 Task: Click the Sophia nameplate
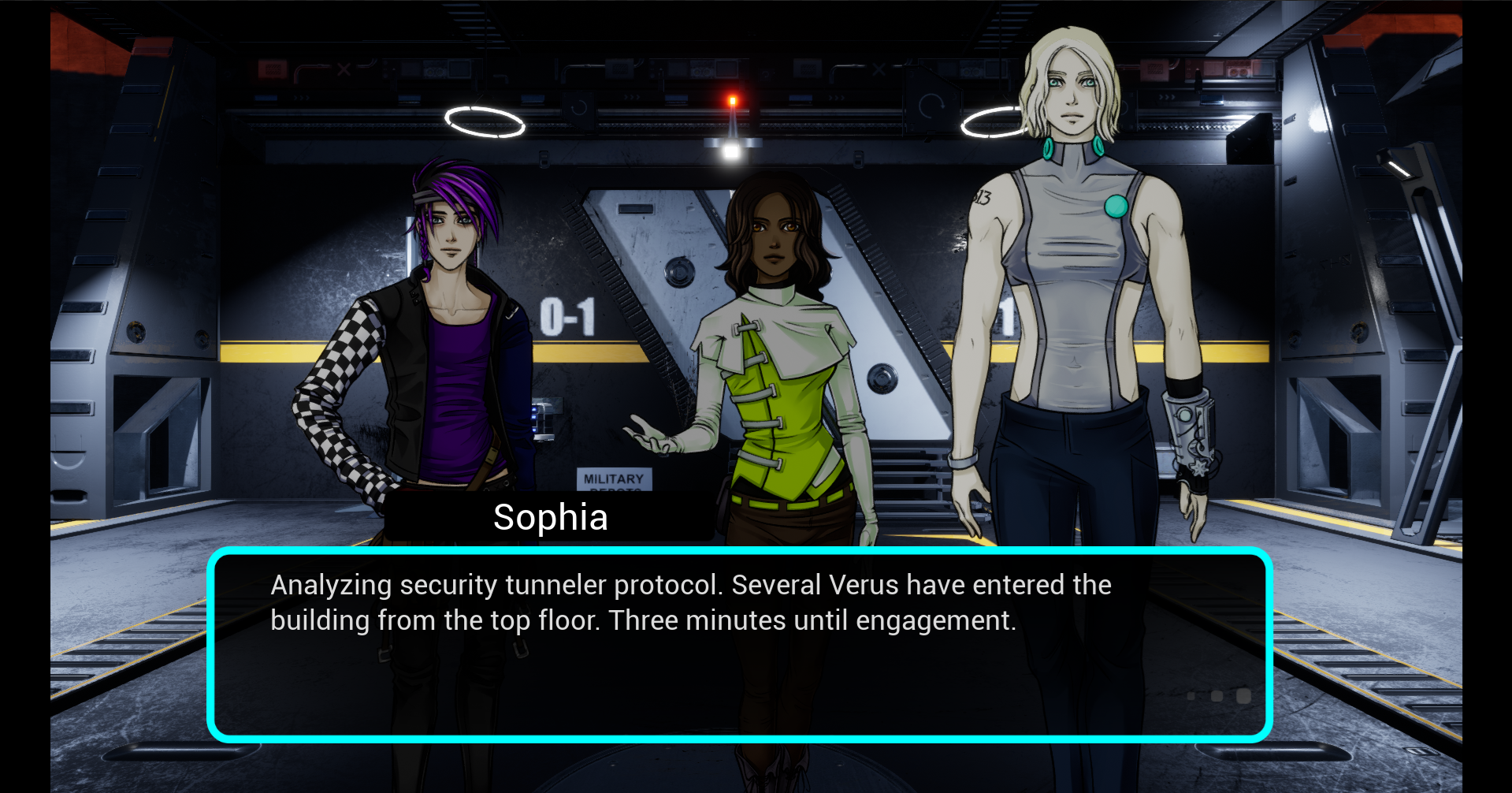[x=550, y=517]
